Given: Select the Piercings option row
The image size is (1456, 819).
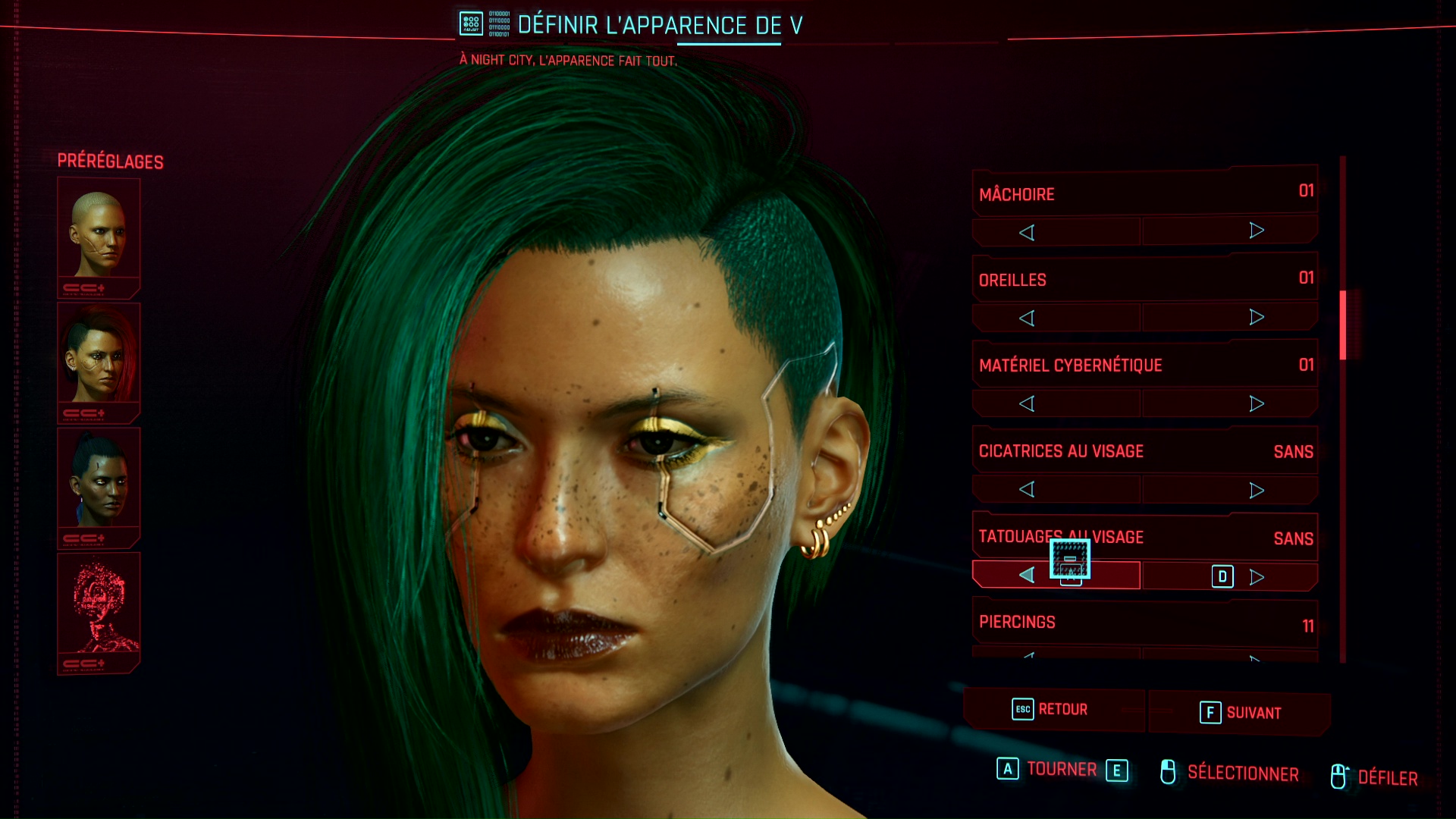Looking at the screenshot, I should (x=1145, y=623).
